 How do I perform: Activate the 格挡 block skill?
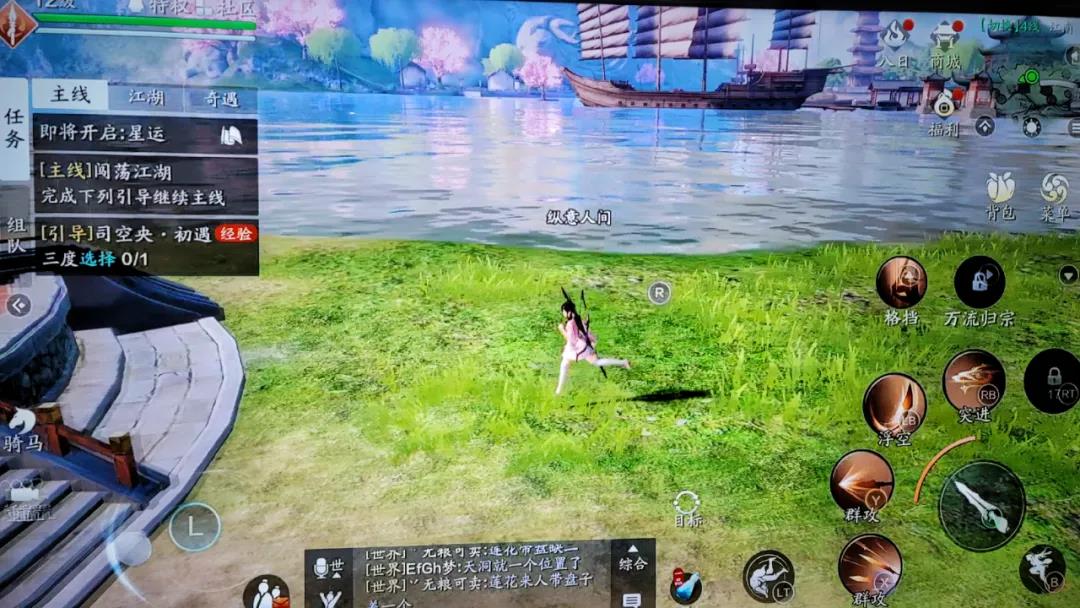(x=901, y=283)
